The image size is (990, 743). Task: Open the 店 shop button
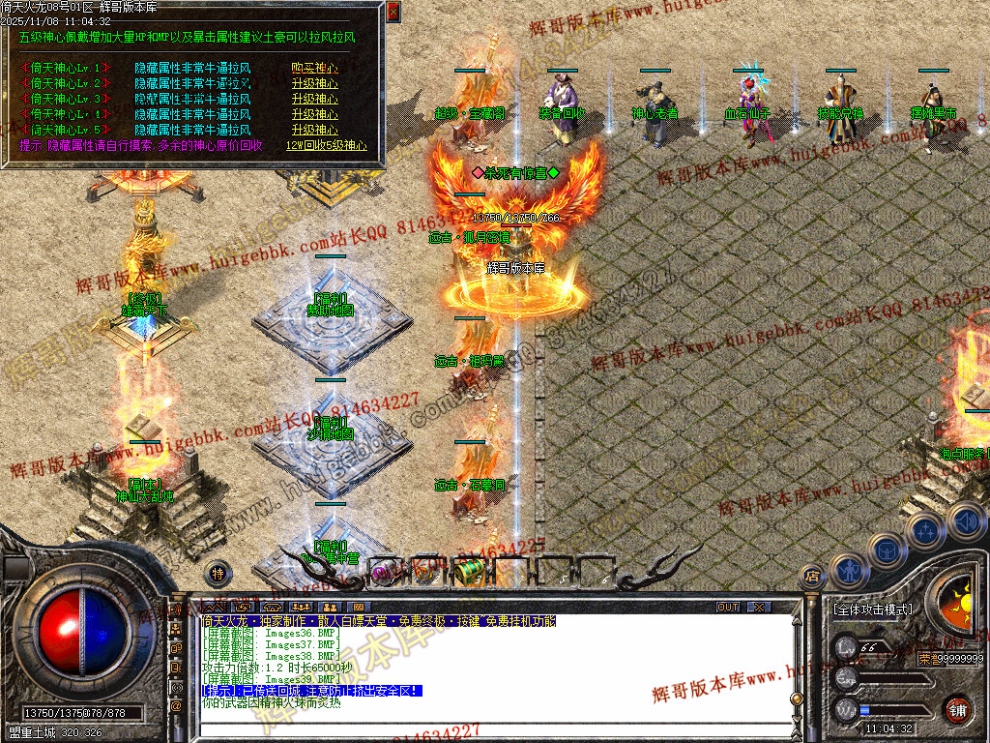pos(811,575)
